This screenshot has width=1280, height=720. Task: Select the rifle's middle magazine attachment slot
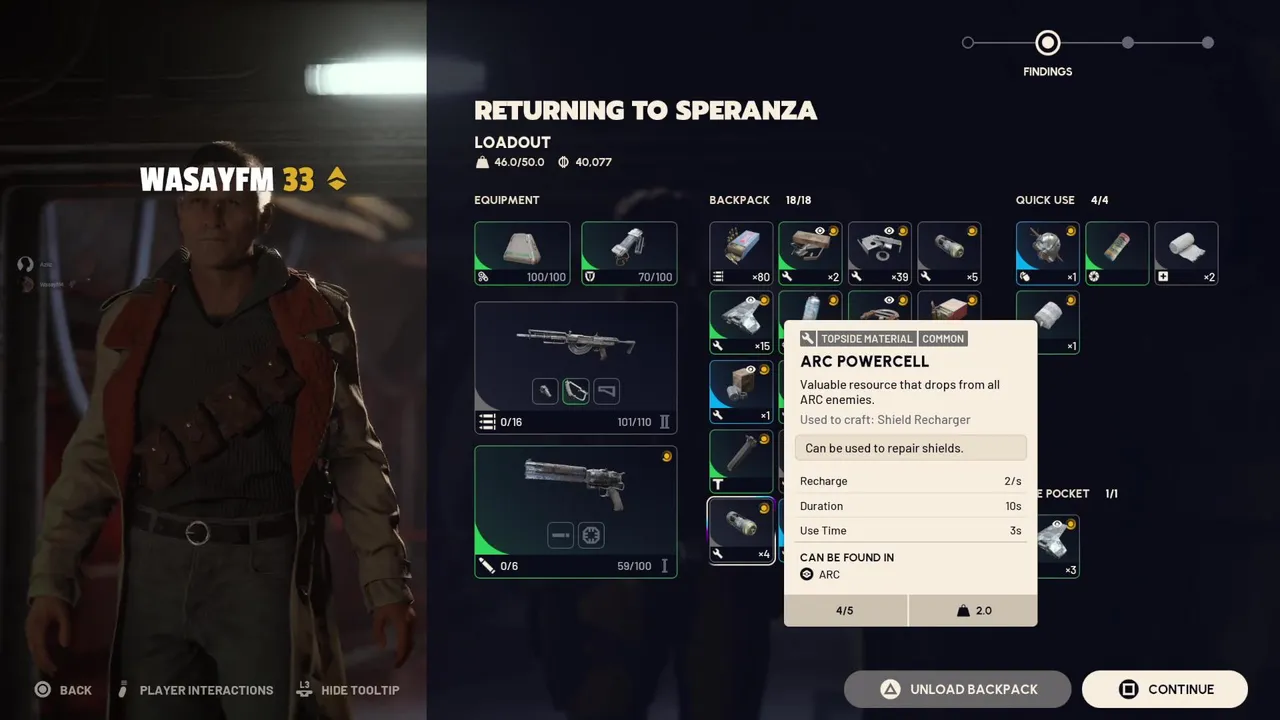point(576,391)
